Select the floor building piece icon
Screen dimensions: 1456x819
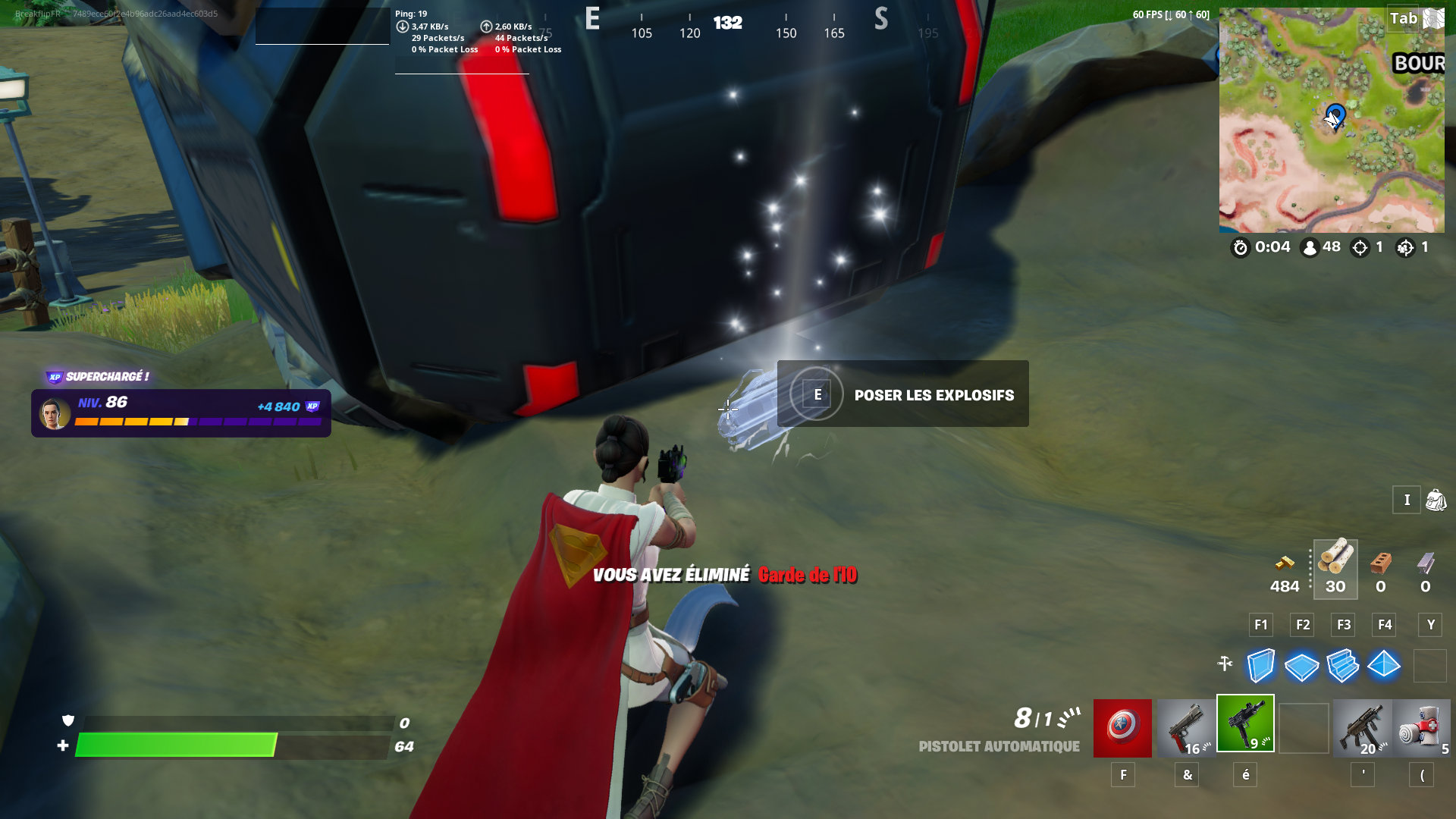coord(1302,666)
